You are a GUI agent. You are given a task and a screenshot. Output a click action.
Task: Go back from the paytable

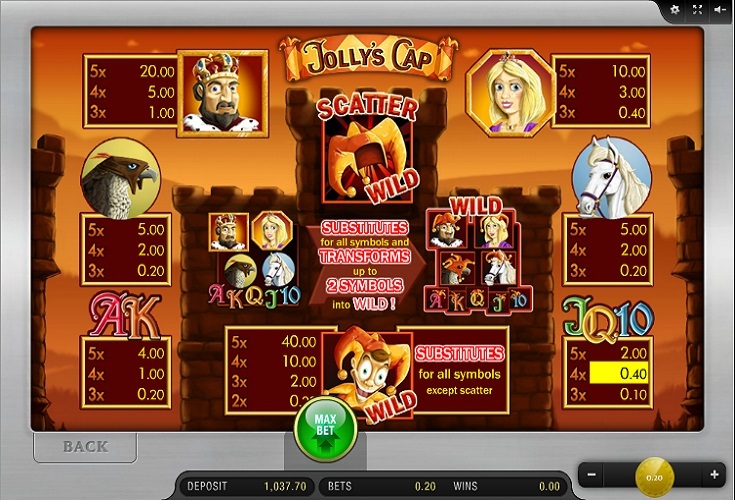tap(85, 446)
